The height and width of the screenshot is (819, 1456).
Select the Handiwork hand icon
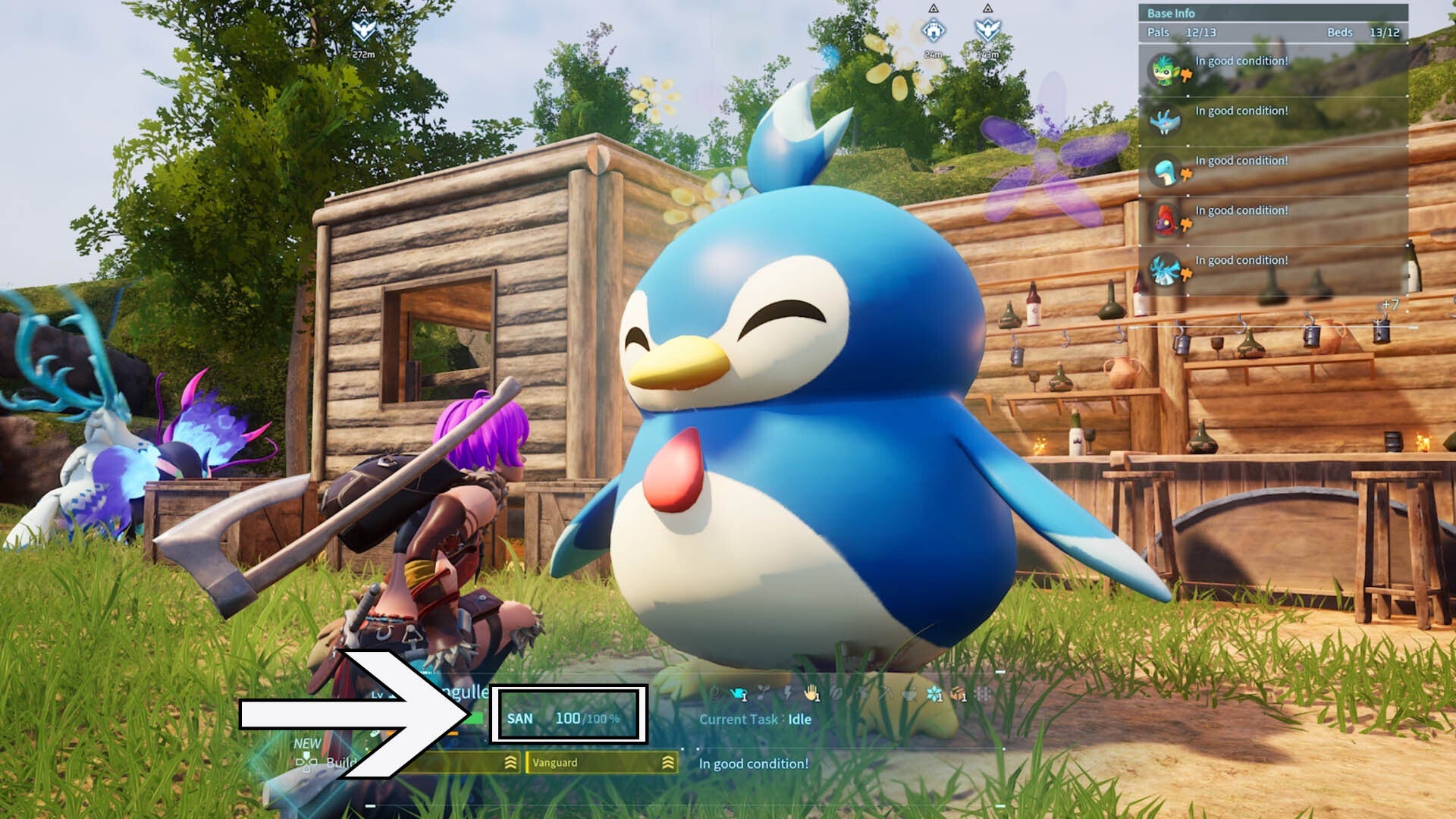[810, 692]
